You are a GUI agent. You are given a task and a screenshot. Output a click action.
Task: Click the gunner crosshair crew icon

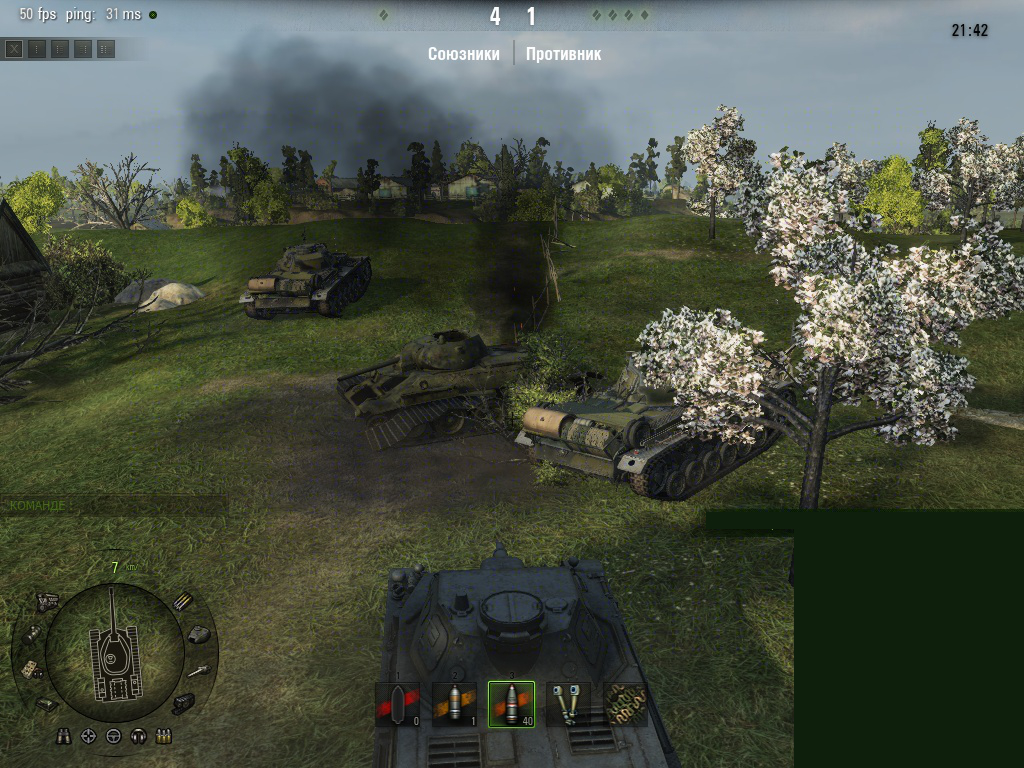pyautogui.click(x=89, y=737)
